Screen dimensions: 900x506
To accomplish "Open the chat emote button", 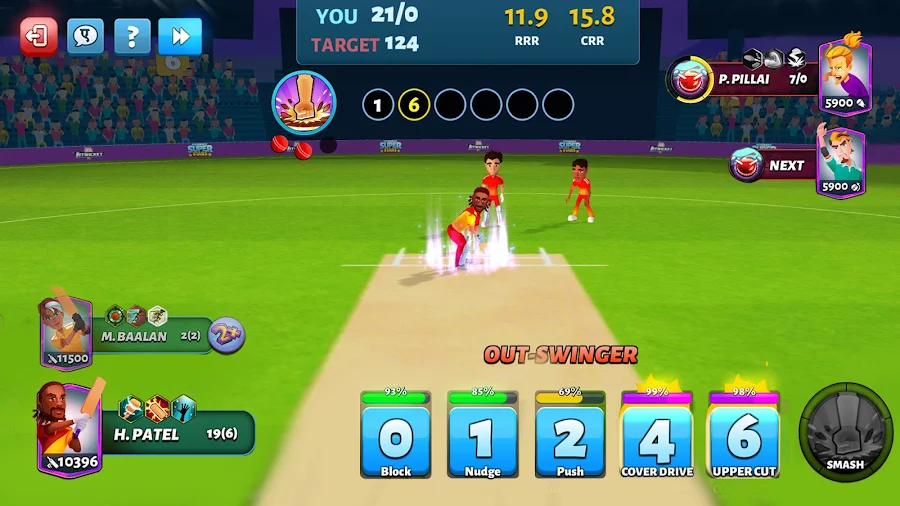I will [86, 37].
